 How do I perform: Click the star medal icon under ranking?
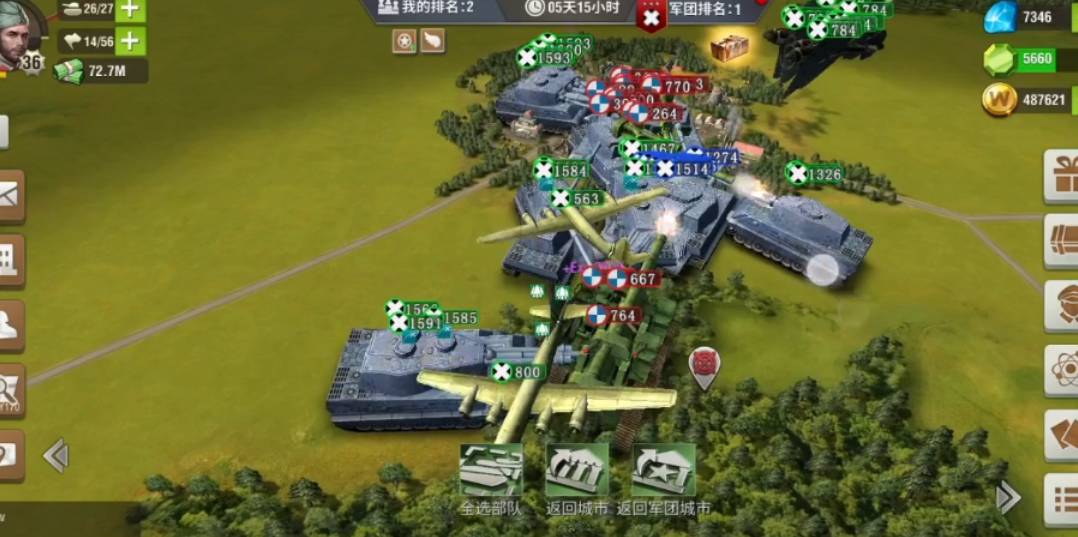404,41
